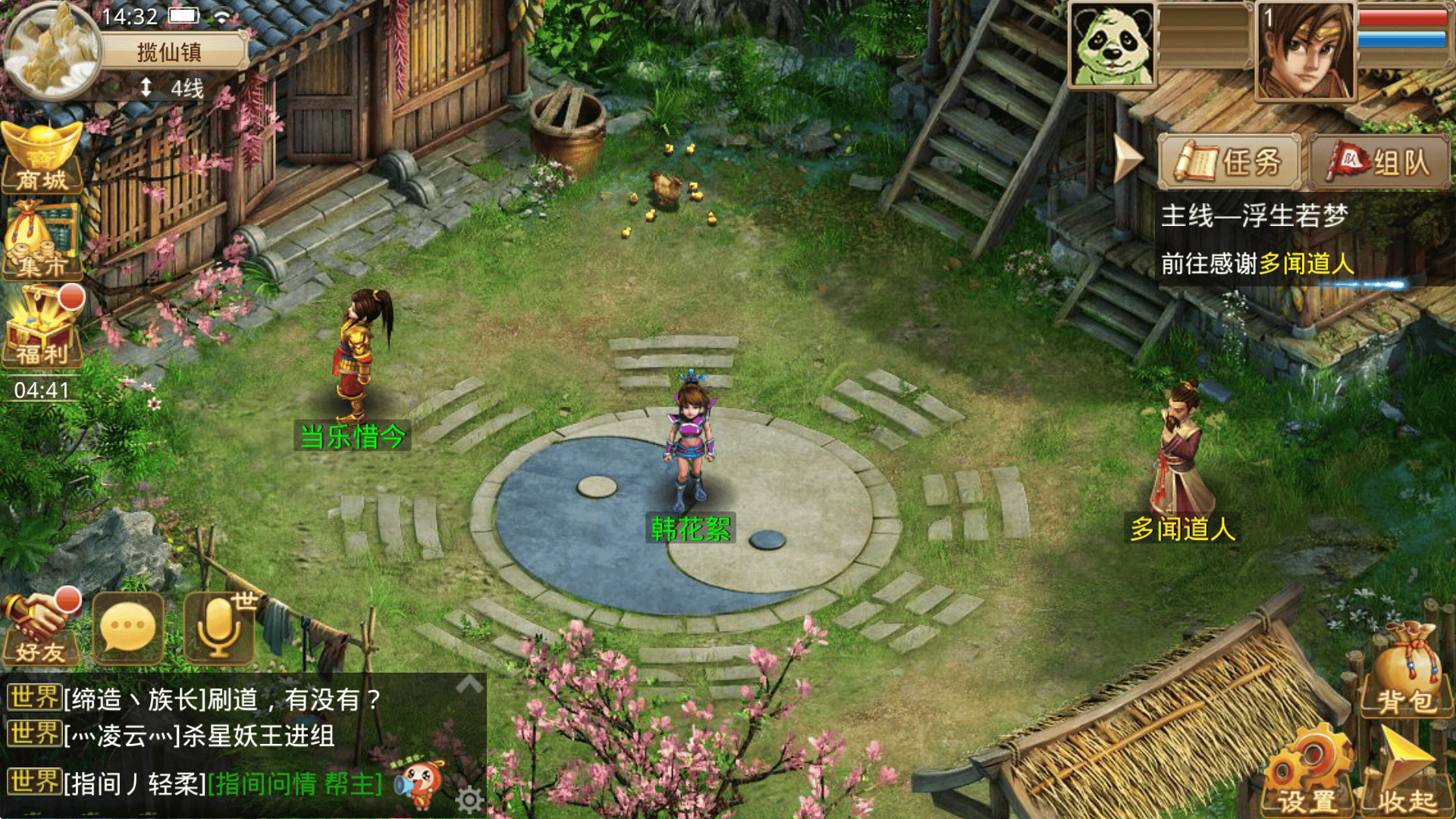Select the panda pet portrait
Image resolution: width=1456 pixels, height=819 pixels.
coord(1112,45)
